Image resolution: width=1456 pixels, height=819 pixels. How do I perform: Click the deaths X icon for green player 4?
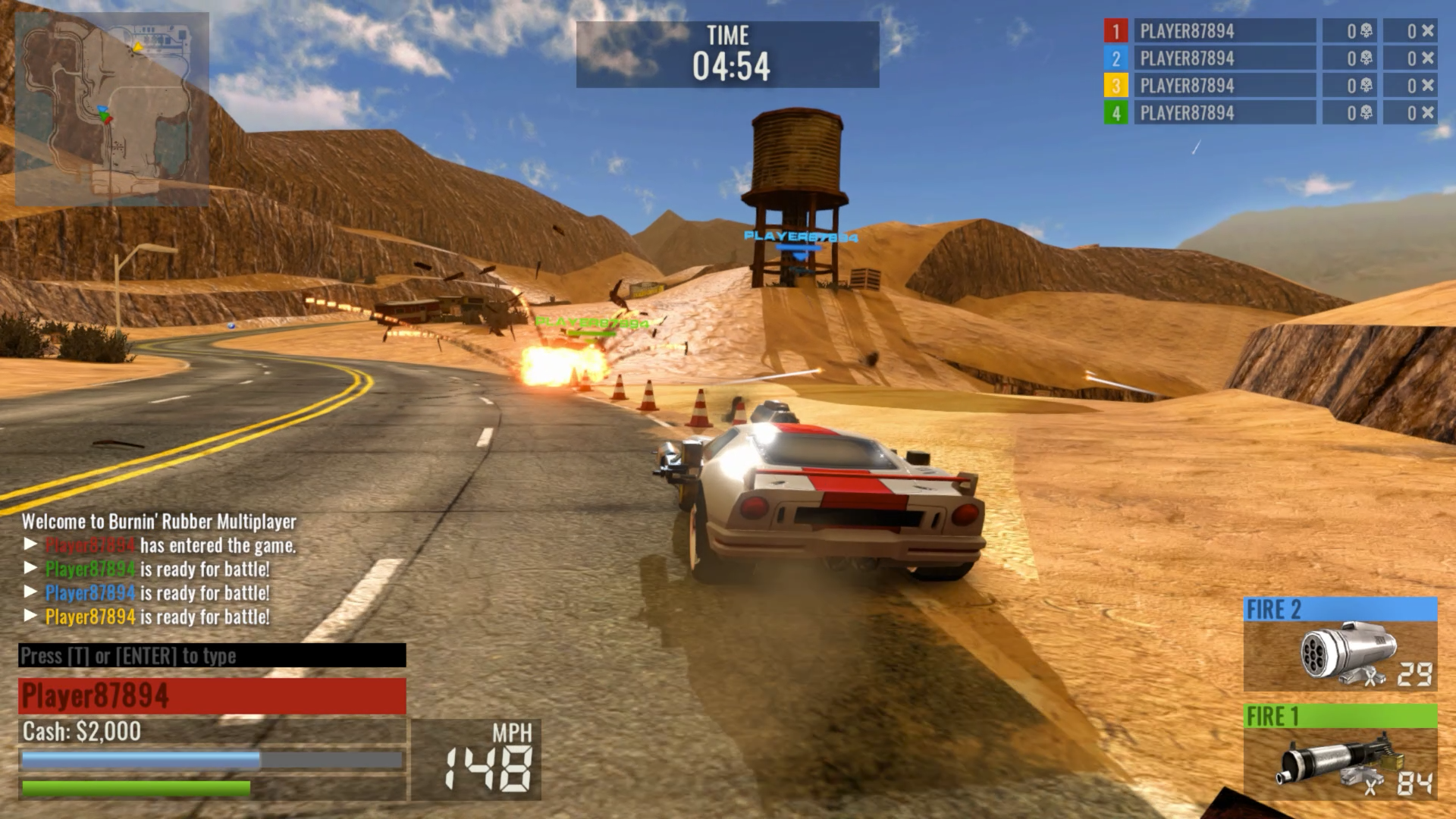(x=1428, y=112)
